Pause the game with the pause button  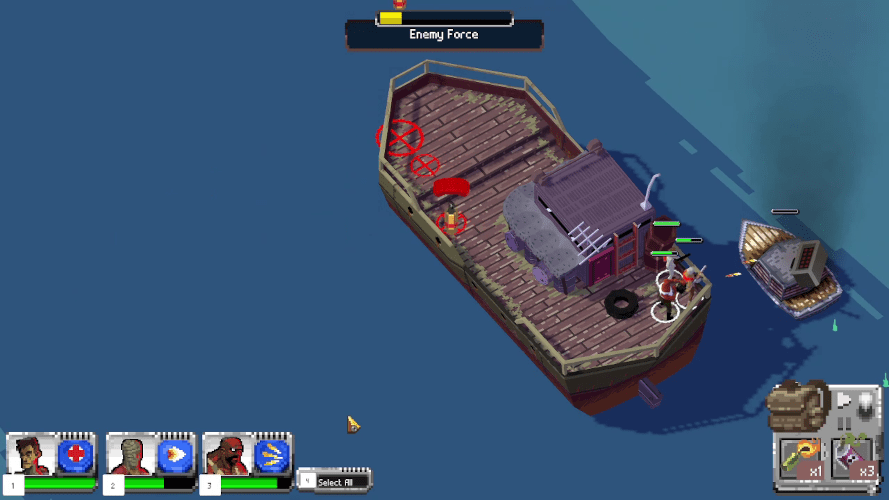pyautogui.click(x=846, y=423)
